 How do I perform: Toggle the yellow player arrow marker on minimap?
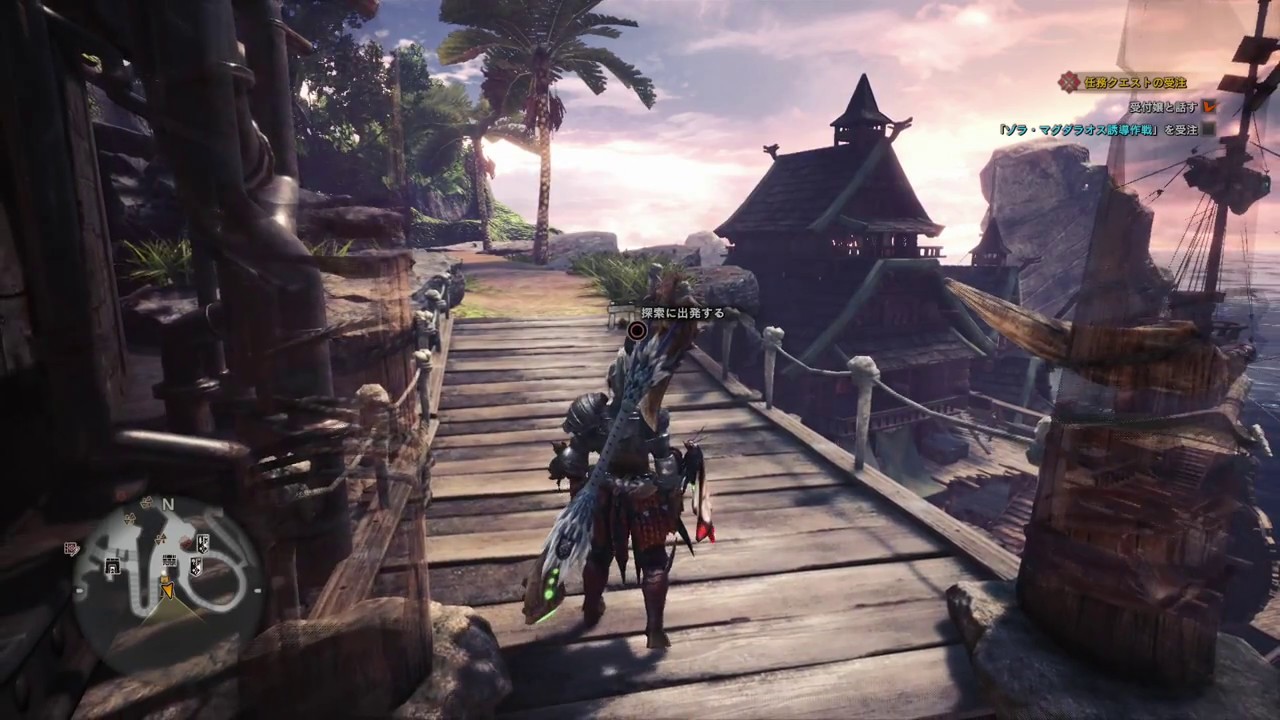point(168,590)
